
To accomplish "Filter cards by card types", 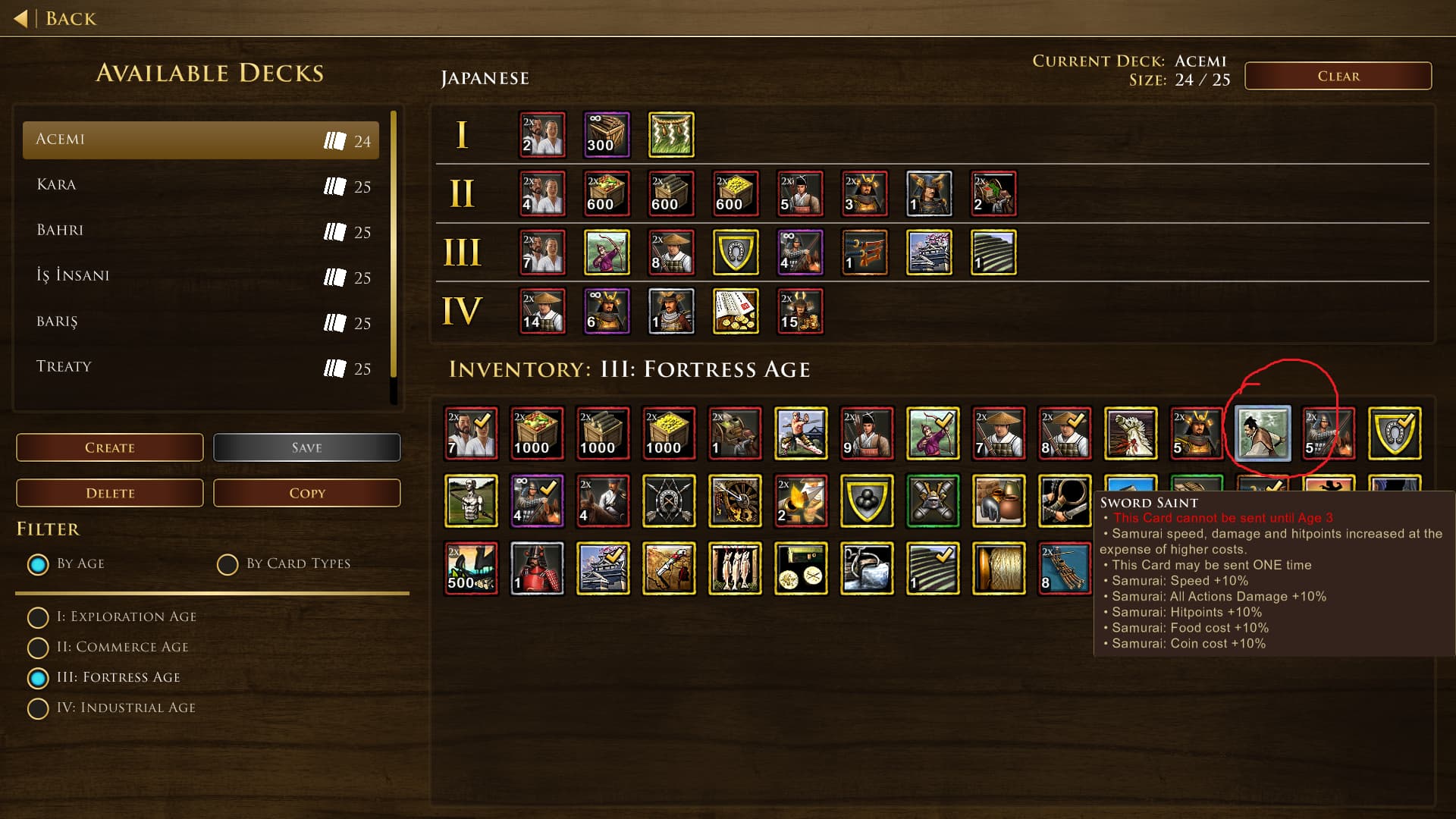I will click(227, 564).
